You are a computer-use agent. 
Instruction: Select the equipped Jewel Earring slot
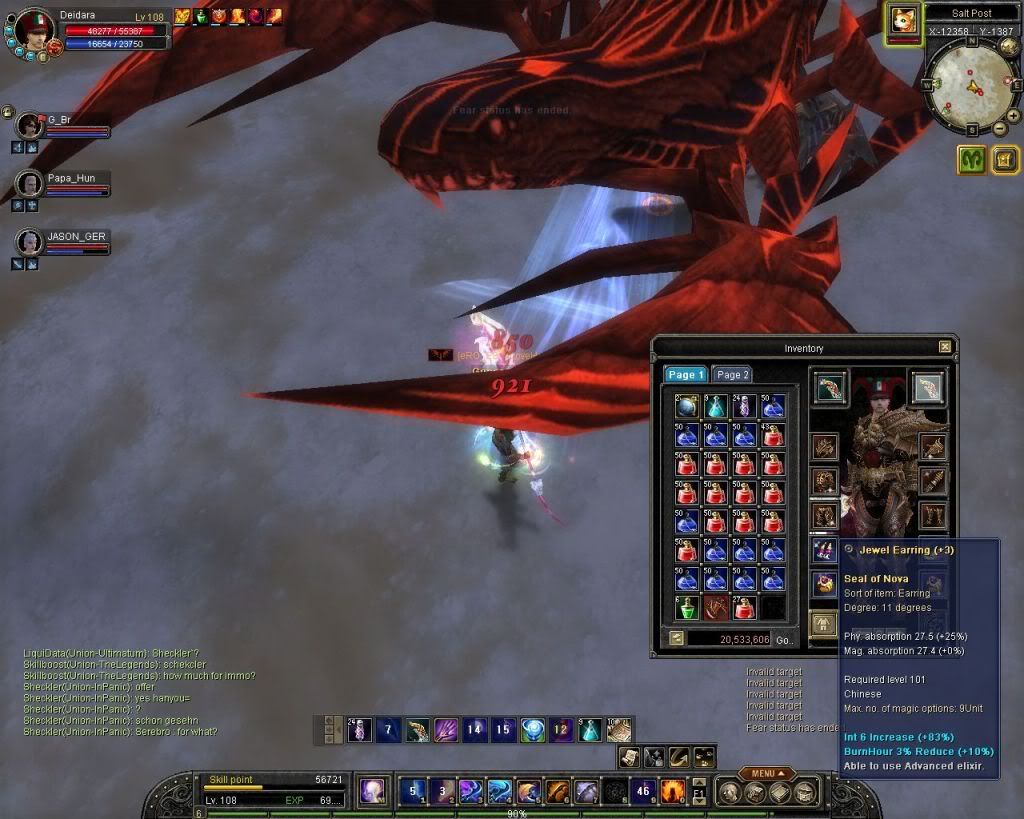(825, 549)
